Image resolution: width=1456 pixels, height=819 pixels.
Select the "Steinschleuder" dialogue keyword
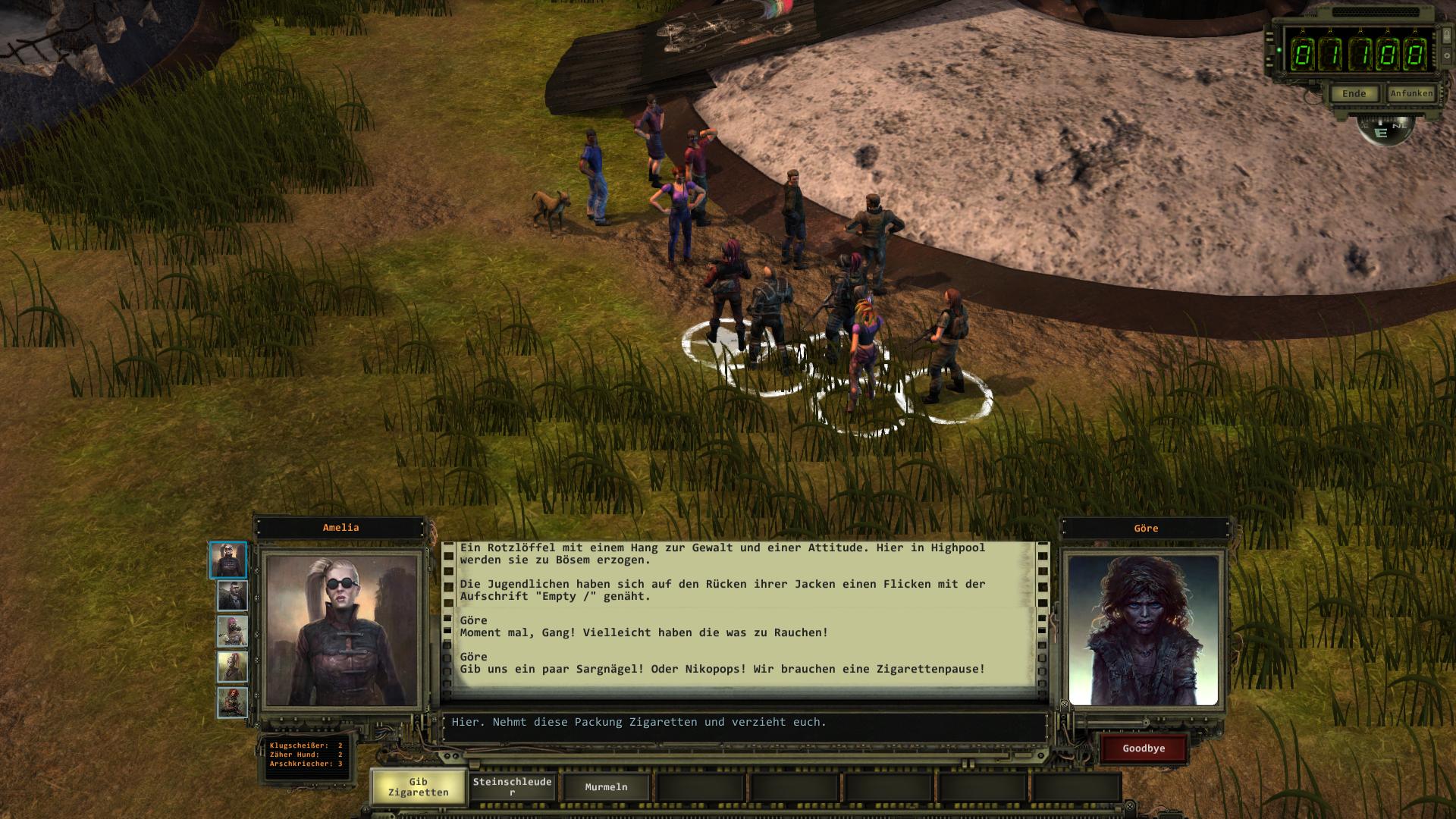pos(513,787)
